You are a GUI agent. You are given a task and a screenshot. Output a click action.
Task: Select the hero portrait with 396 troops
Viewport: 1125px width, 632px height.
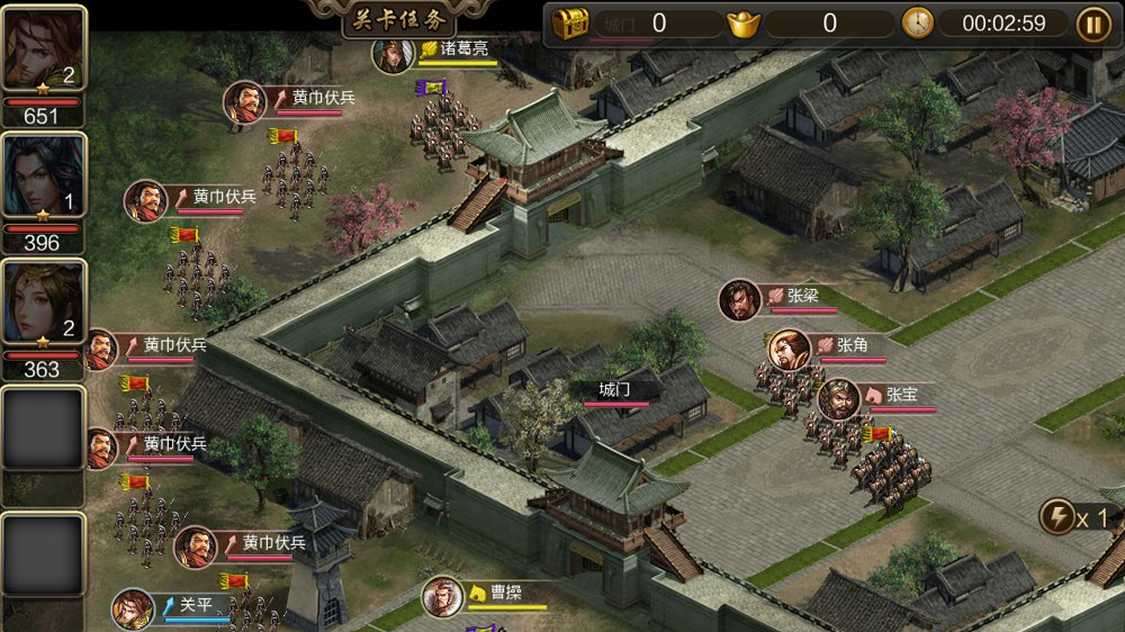(43, 176)
